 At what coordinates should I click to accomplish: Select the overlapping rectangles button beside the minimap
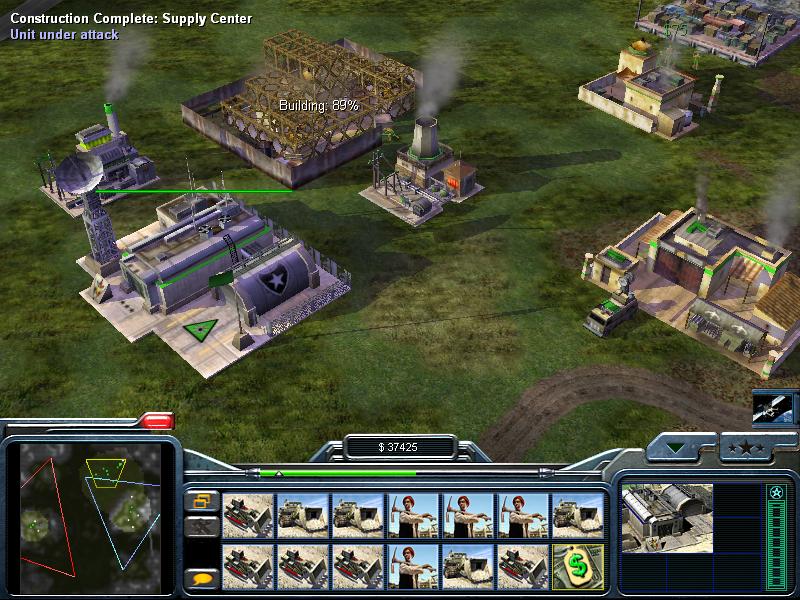click(202, 500)
